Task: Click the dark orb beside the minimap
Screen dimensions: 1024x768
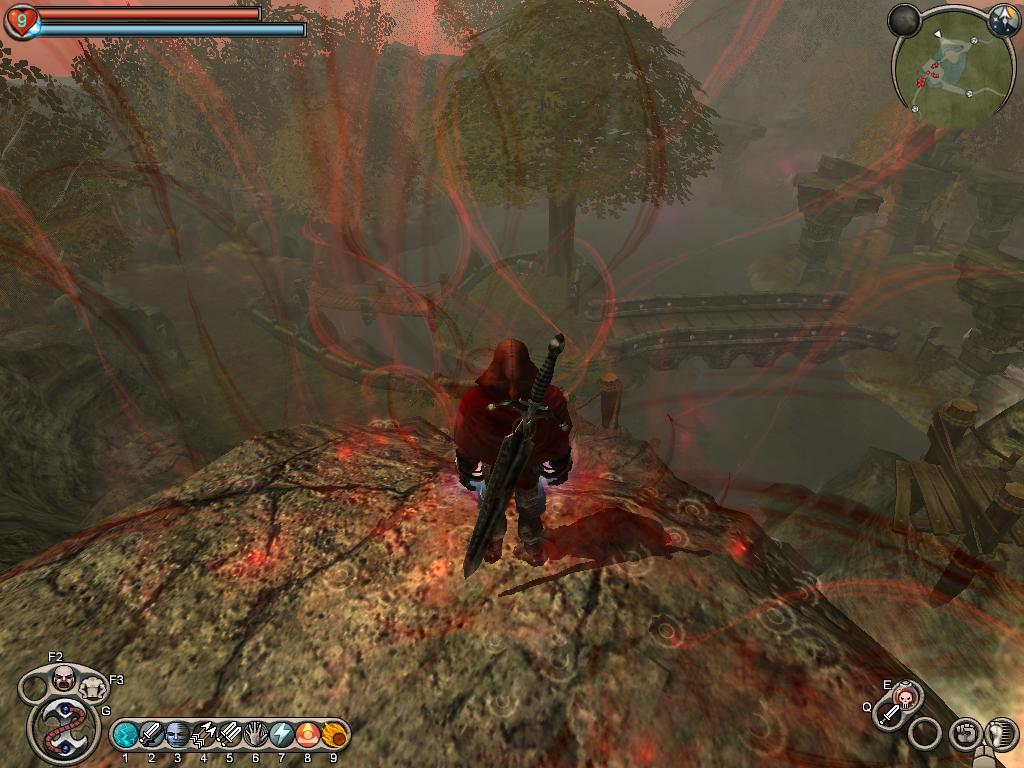Action: [x=905, y=20]
